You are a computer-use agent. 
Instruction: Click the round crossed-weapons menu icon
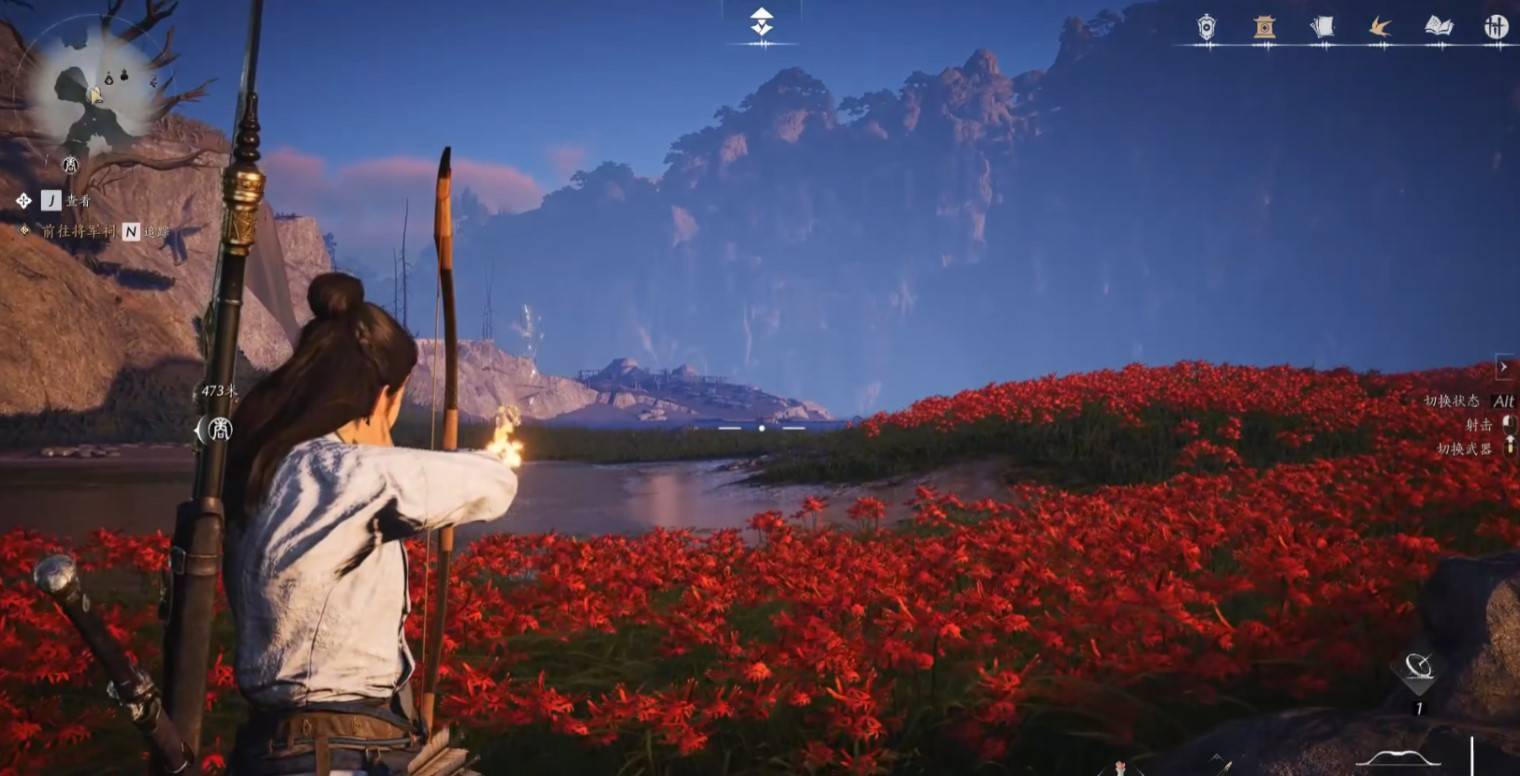coord(1496,27)
